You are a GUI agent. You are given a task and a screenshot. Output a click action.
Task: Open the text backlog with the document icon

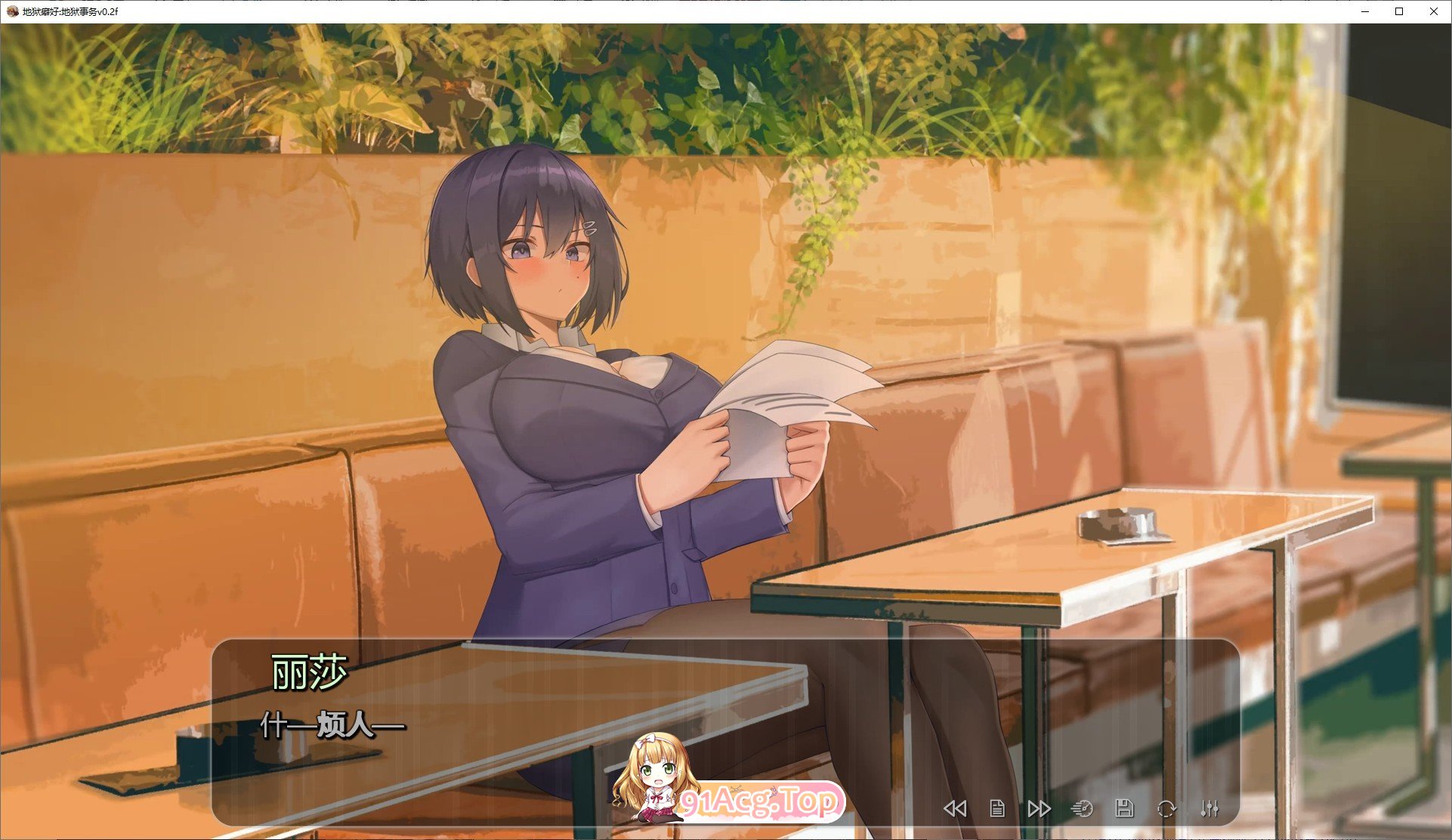point(997,808)
